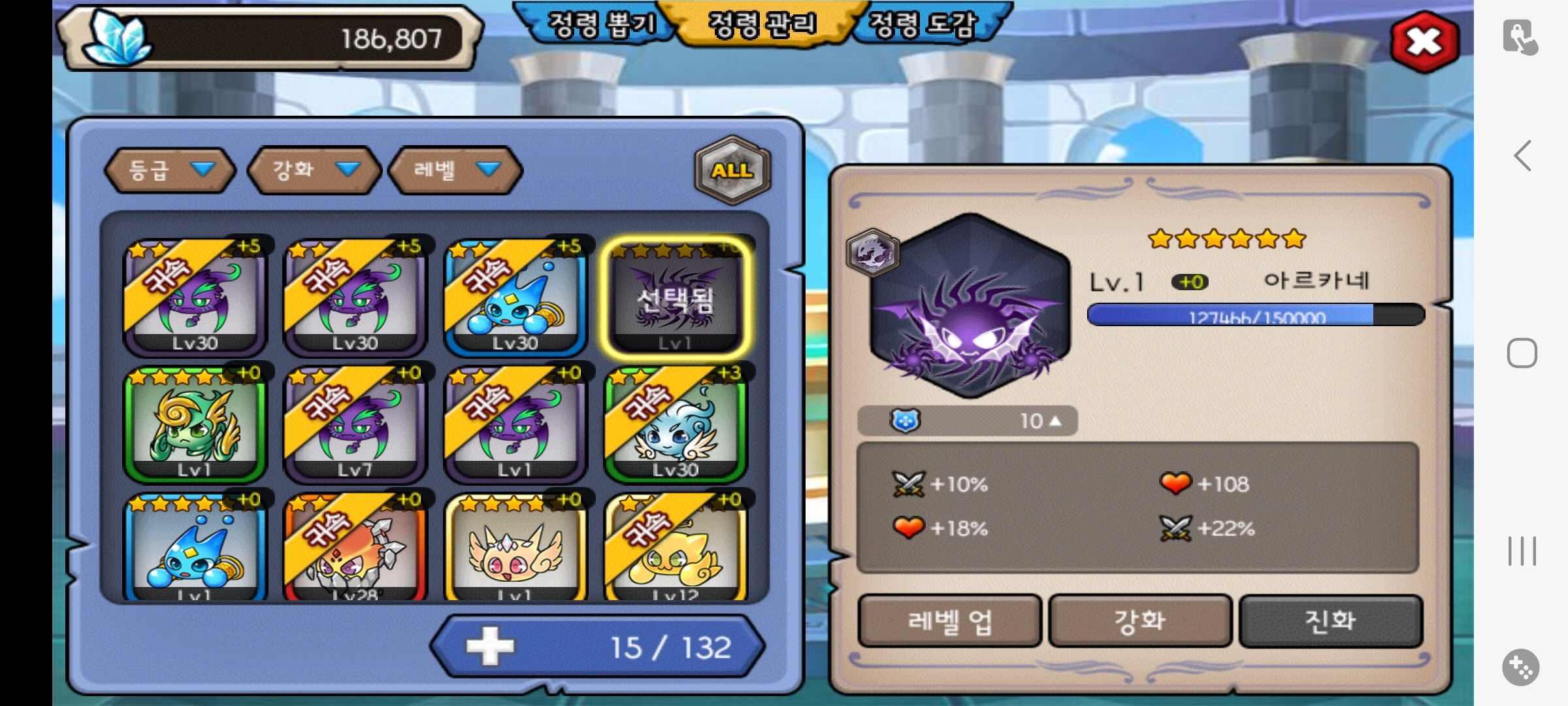Tap the 진화 evolve button
The width and height of the screenshot is (1568, 706).
(x=1330, y=621)
